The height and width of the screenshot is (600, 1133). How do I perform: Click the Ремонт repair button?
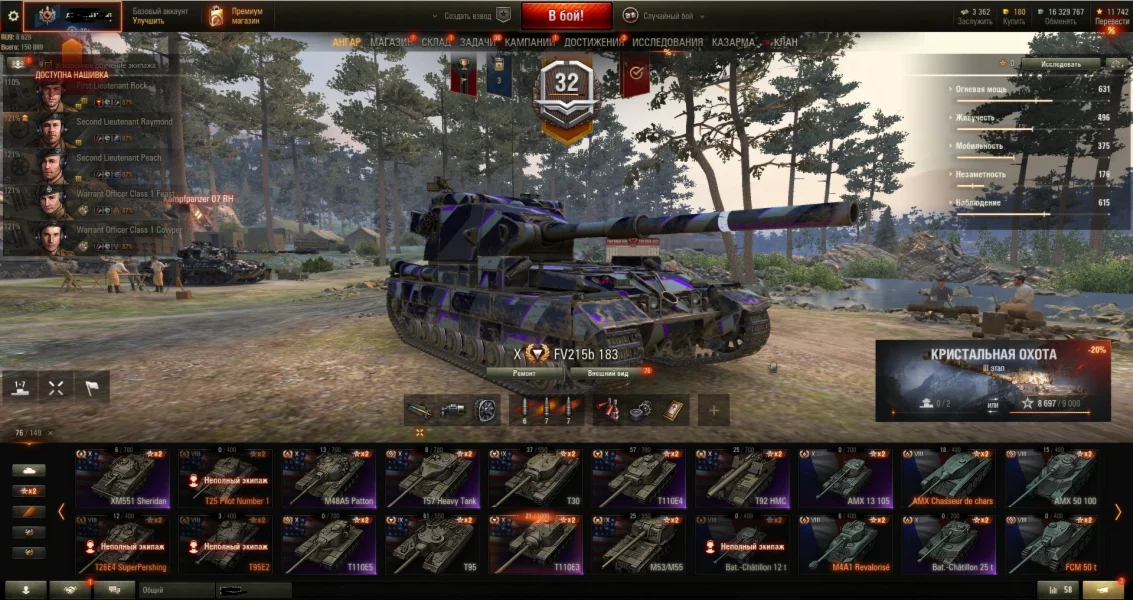point(524,373)
